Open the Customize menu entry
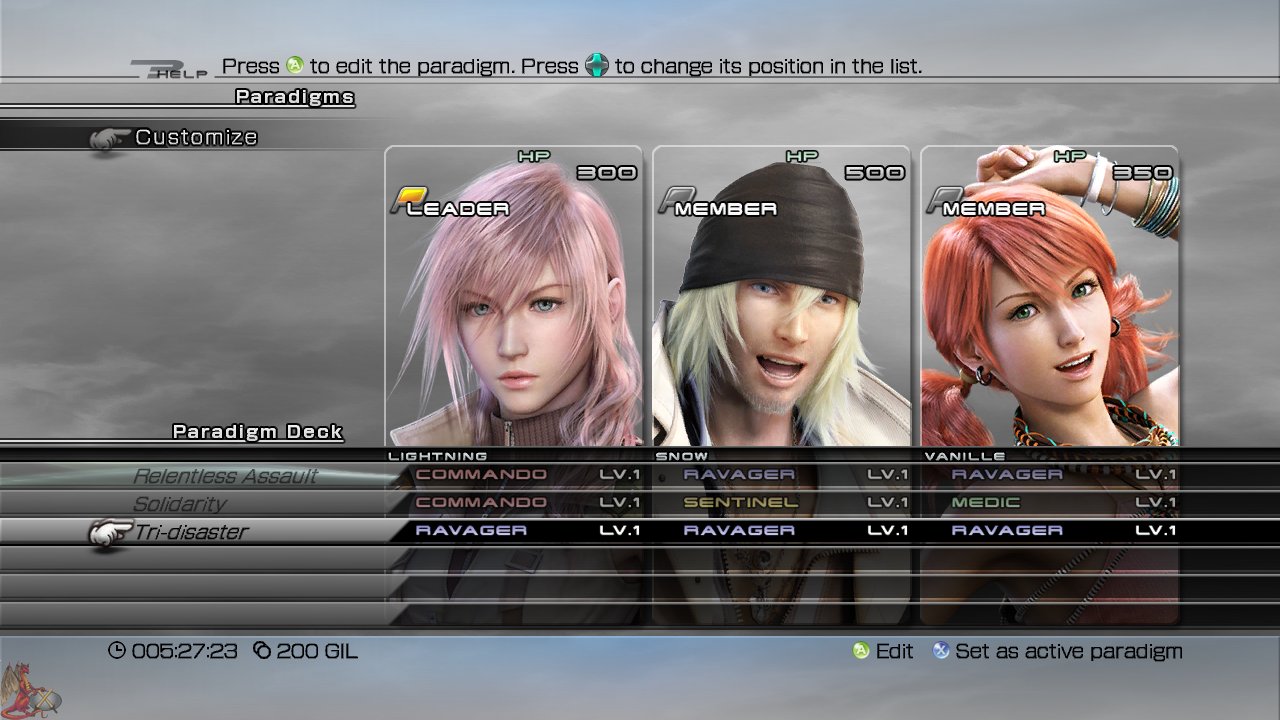This screenshot has height=720, width=1280. point(196,137)
